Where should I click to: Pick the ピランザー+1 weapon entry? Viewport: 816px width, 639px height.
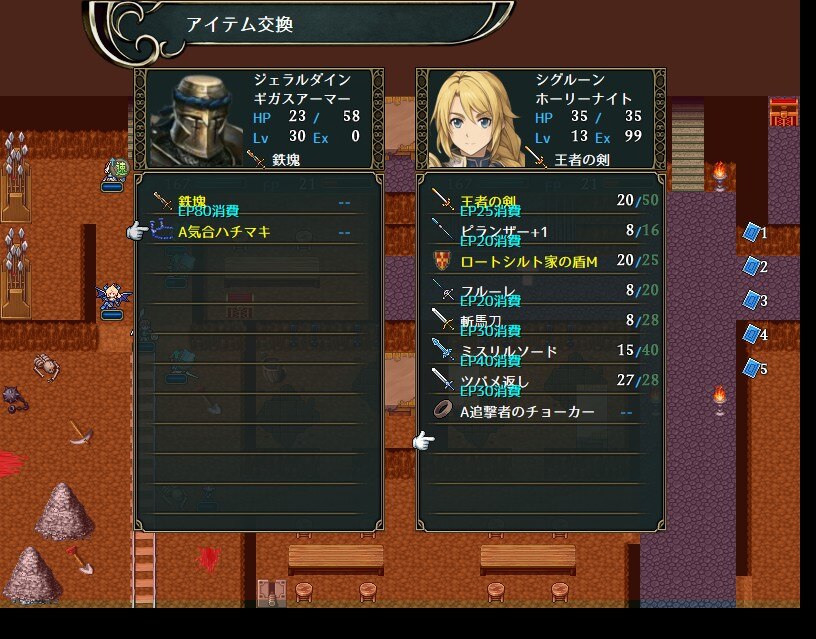click(x=540, y=231)
